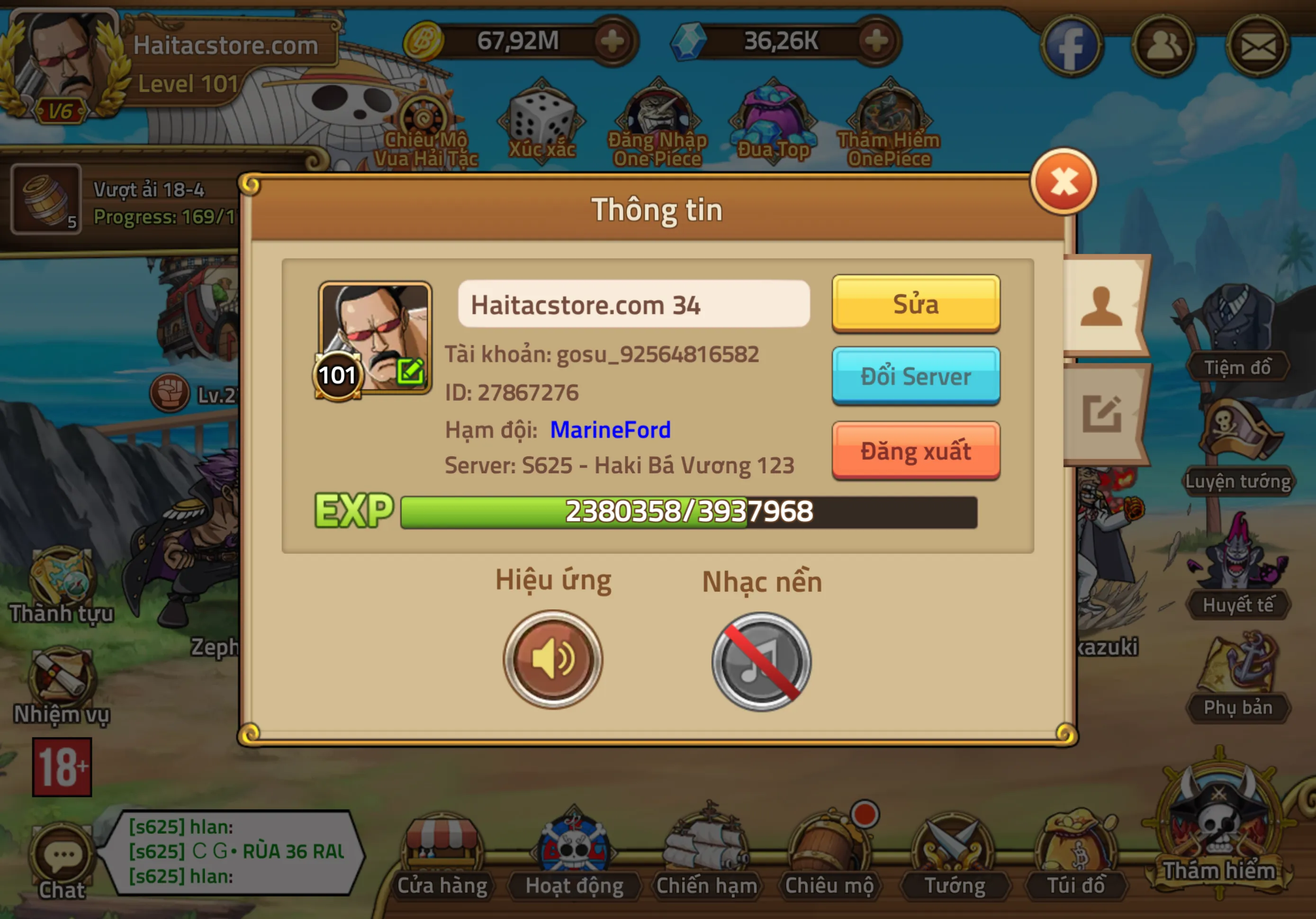Viewport: 1316px width, 919px height.
Task: Switch to the profile silhouette side tab
Action: coord(1101,306)
